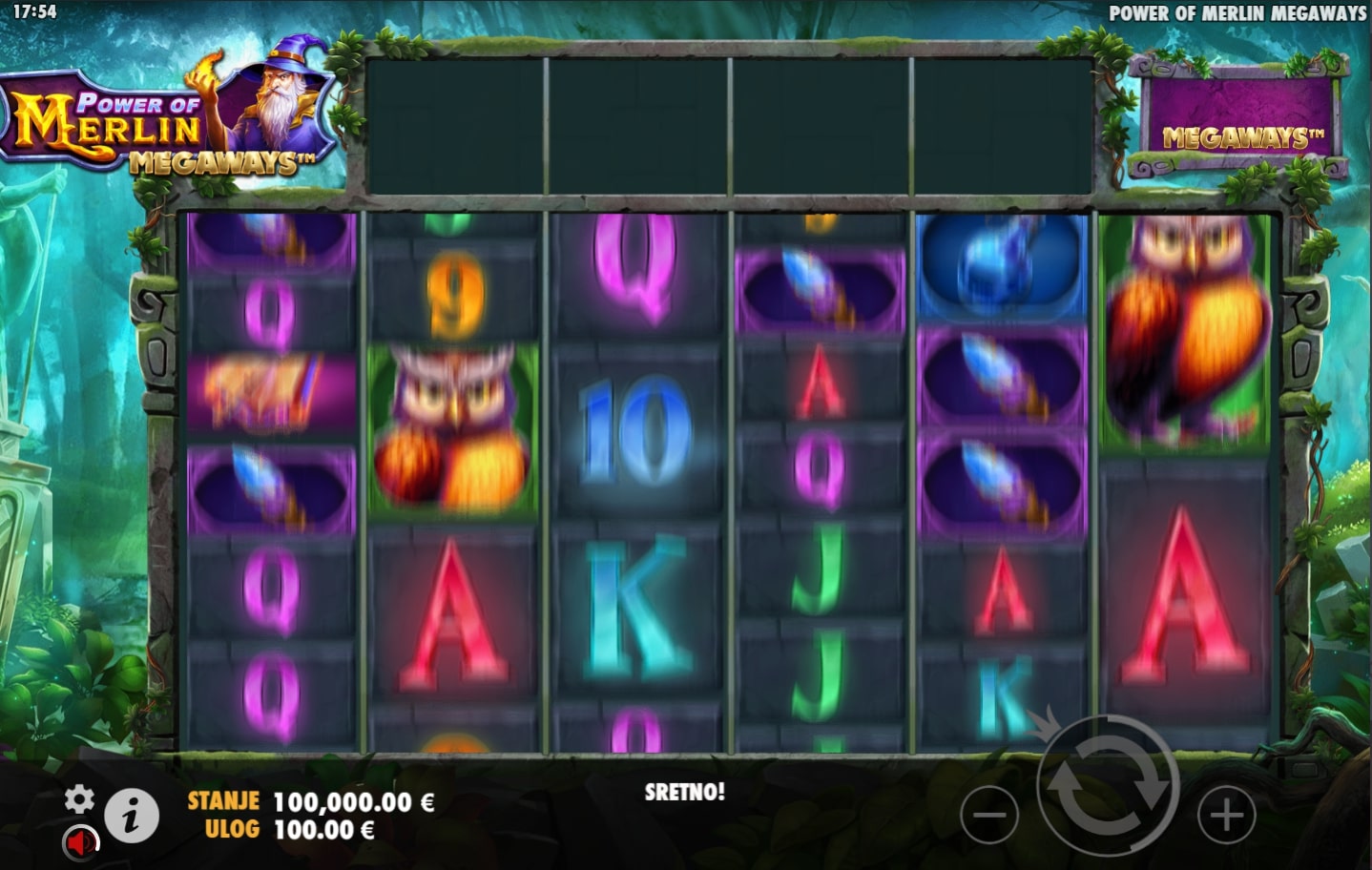Open the settings gear menu
This screenshot has height=870, width=1372.
79,799
